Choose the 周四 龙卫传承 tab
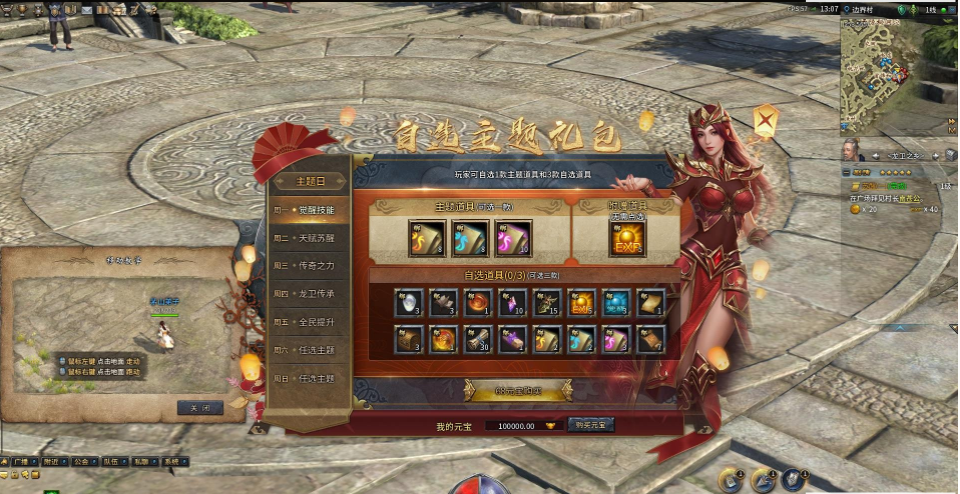The height and width of the screenshot is (494, 960). 311,295
